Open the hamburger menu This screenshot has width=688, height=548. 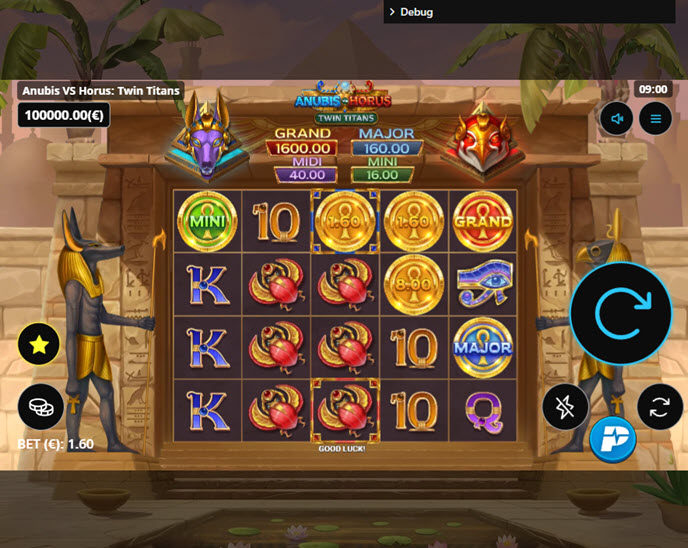click(656, 120)
